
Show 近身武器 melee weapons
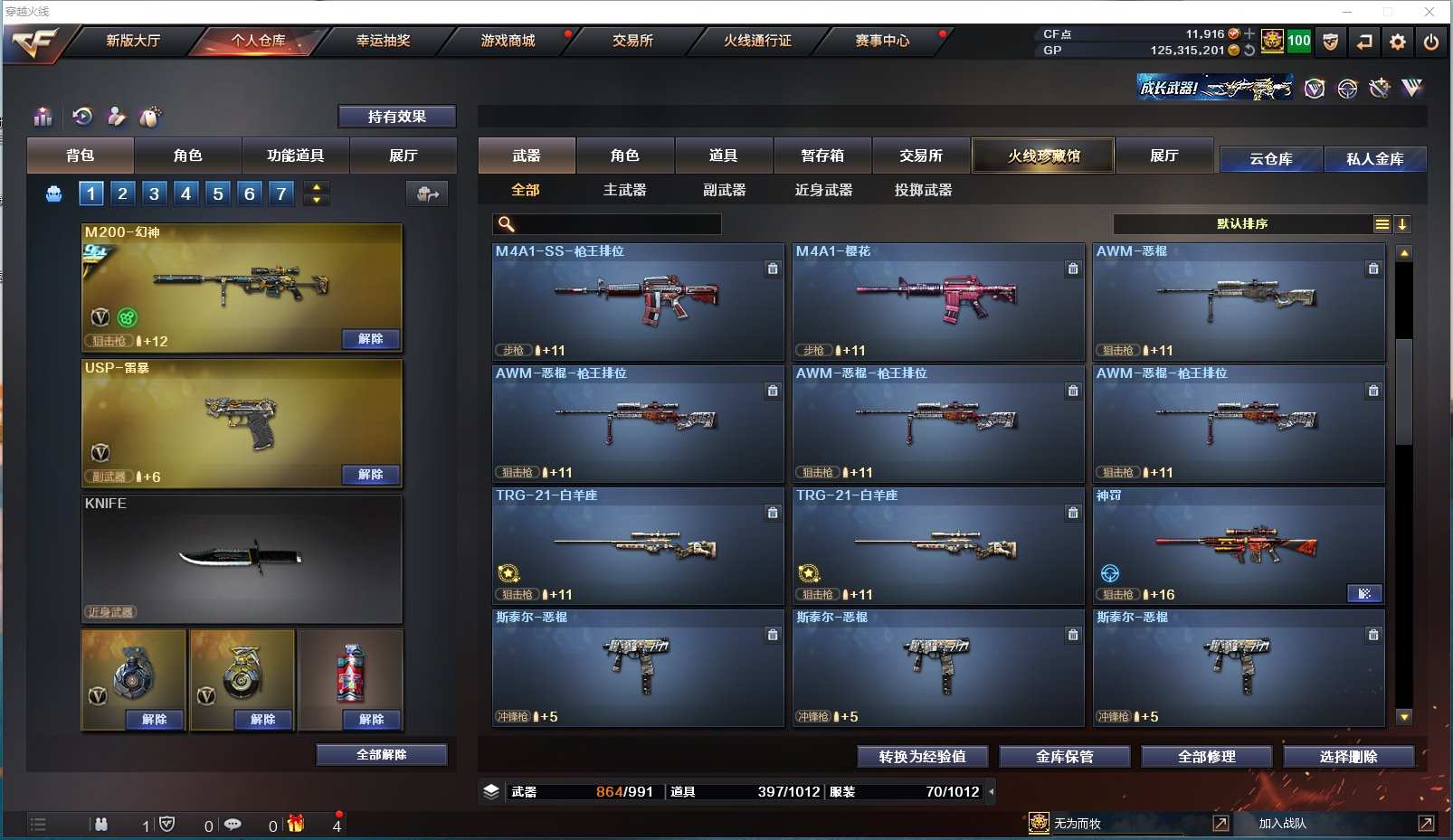point(823,190)
